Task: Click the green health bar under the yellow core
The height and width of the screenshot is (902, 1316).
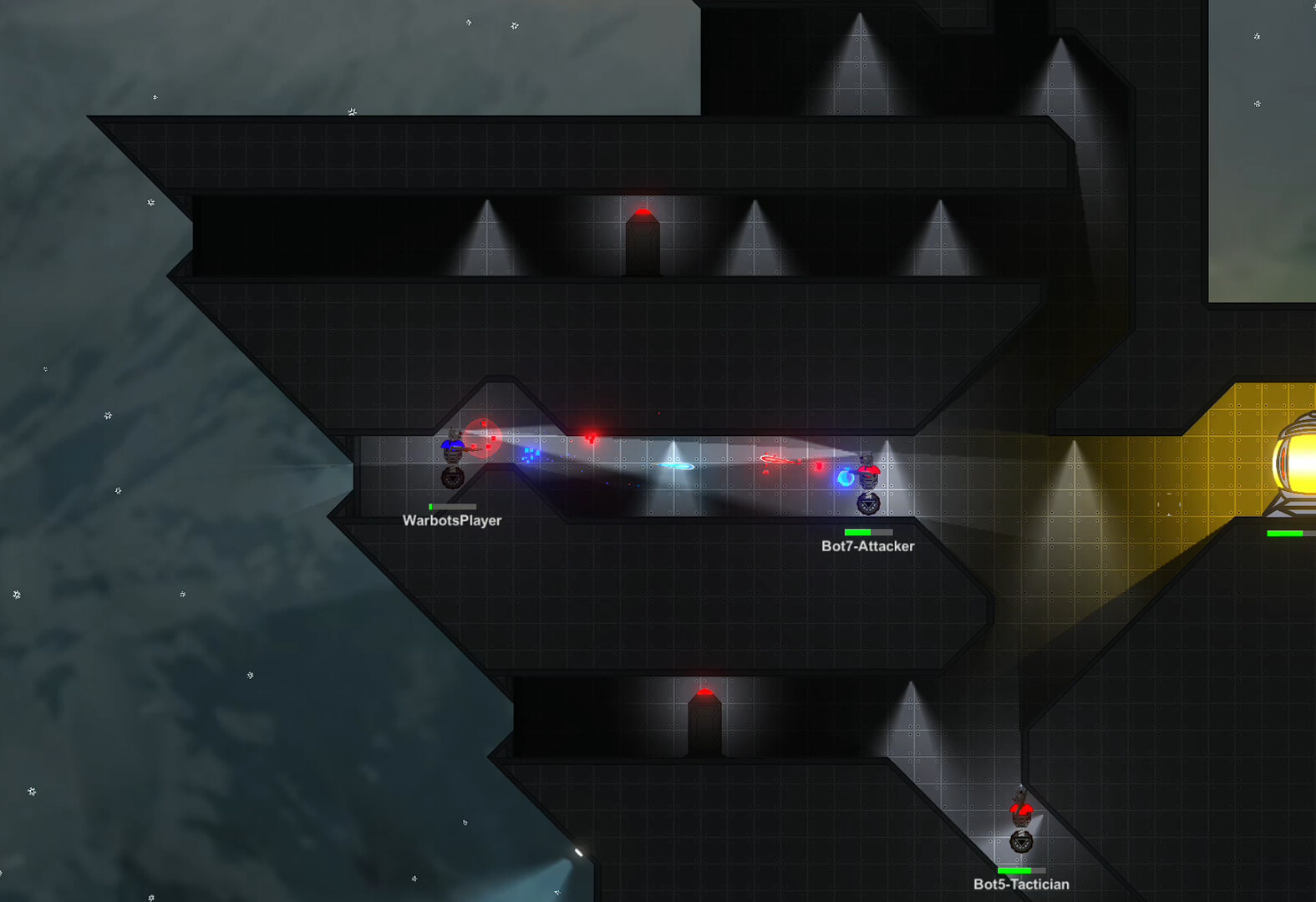Action: (1284, 532)
